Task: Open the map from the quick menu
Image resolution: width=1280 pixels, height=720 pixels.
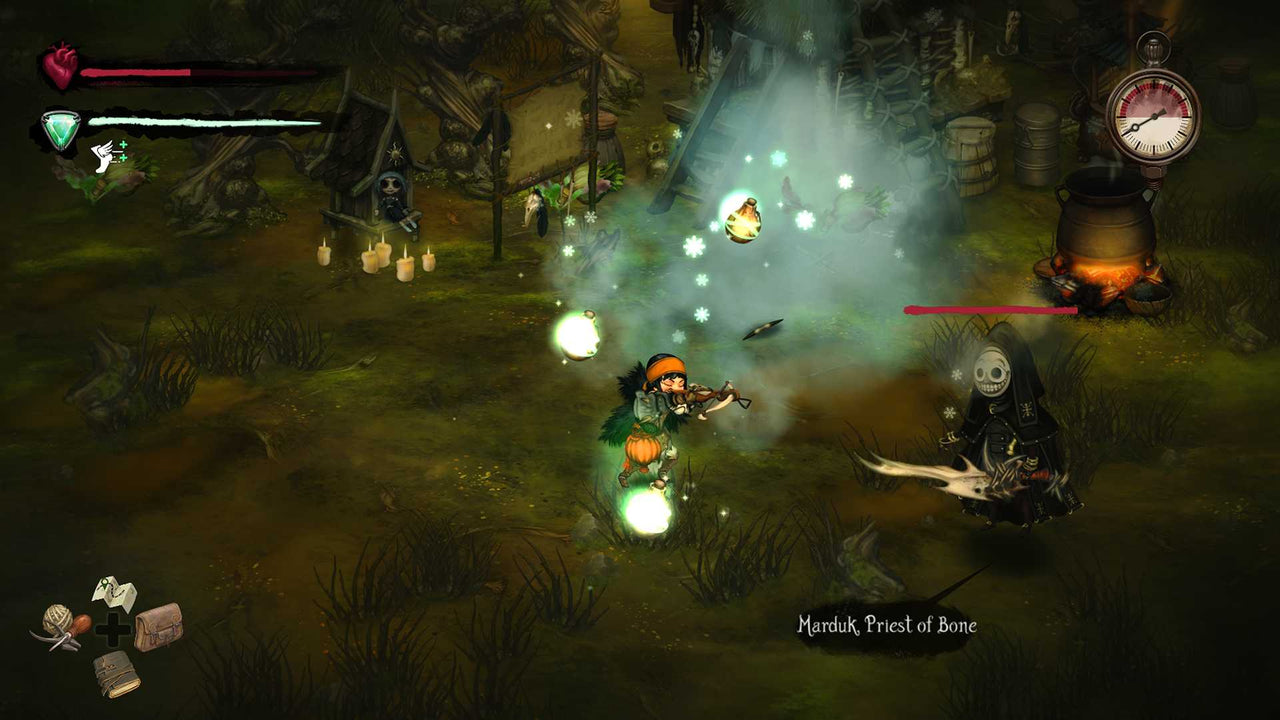Action: click(115, 592)
